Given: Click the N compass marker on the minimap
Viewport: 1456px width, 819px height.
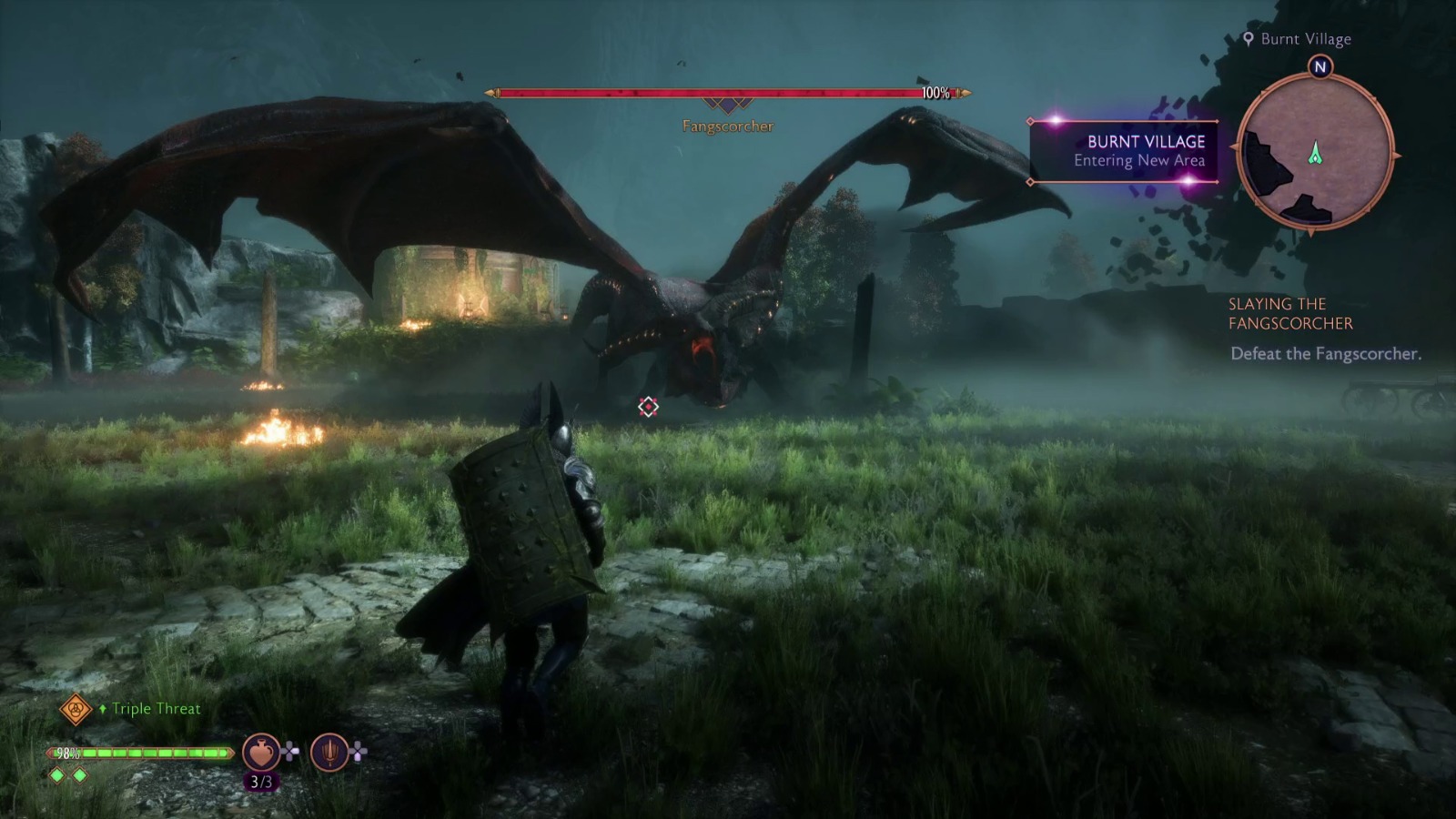Looking at the screenshot, I should 1321,66.
